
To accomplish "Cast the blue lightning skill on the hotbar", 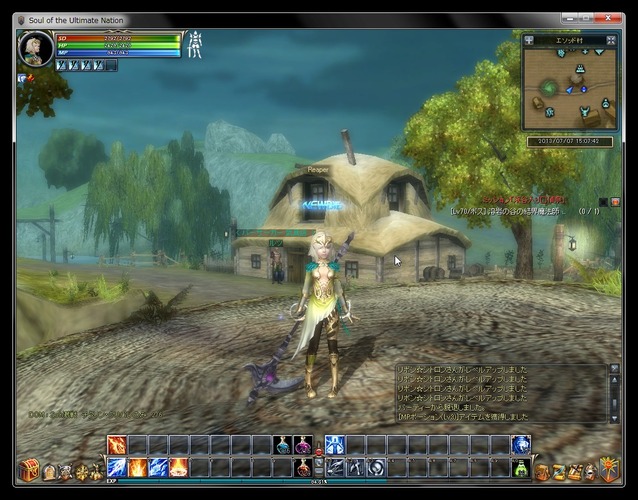I will 116,467.
